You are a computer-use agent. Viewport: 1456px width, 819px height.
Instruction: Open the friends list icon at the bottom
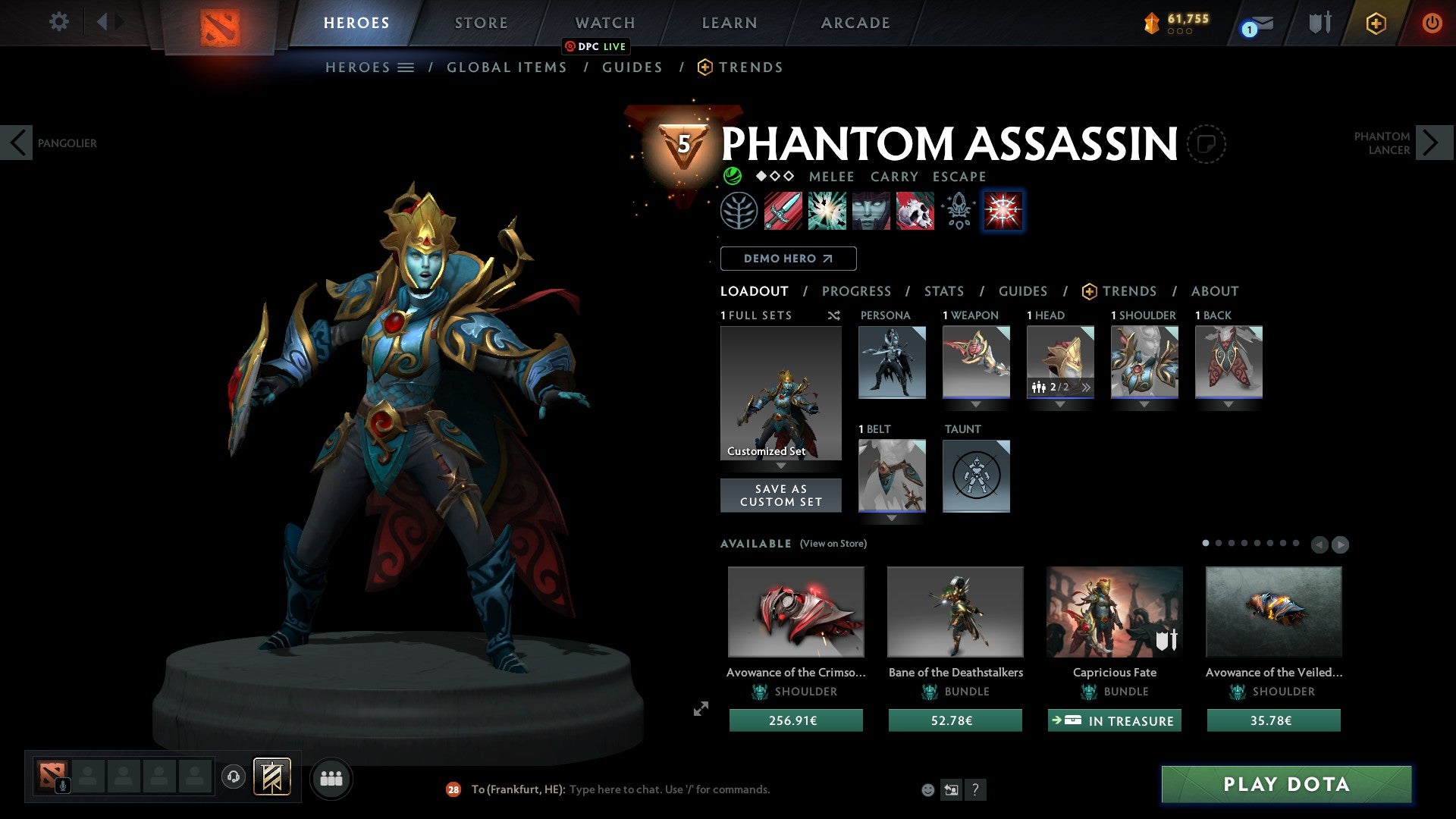point(330,778)
